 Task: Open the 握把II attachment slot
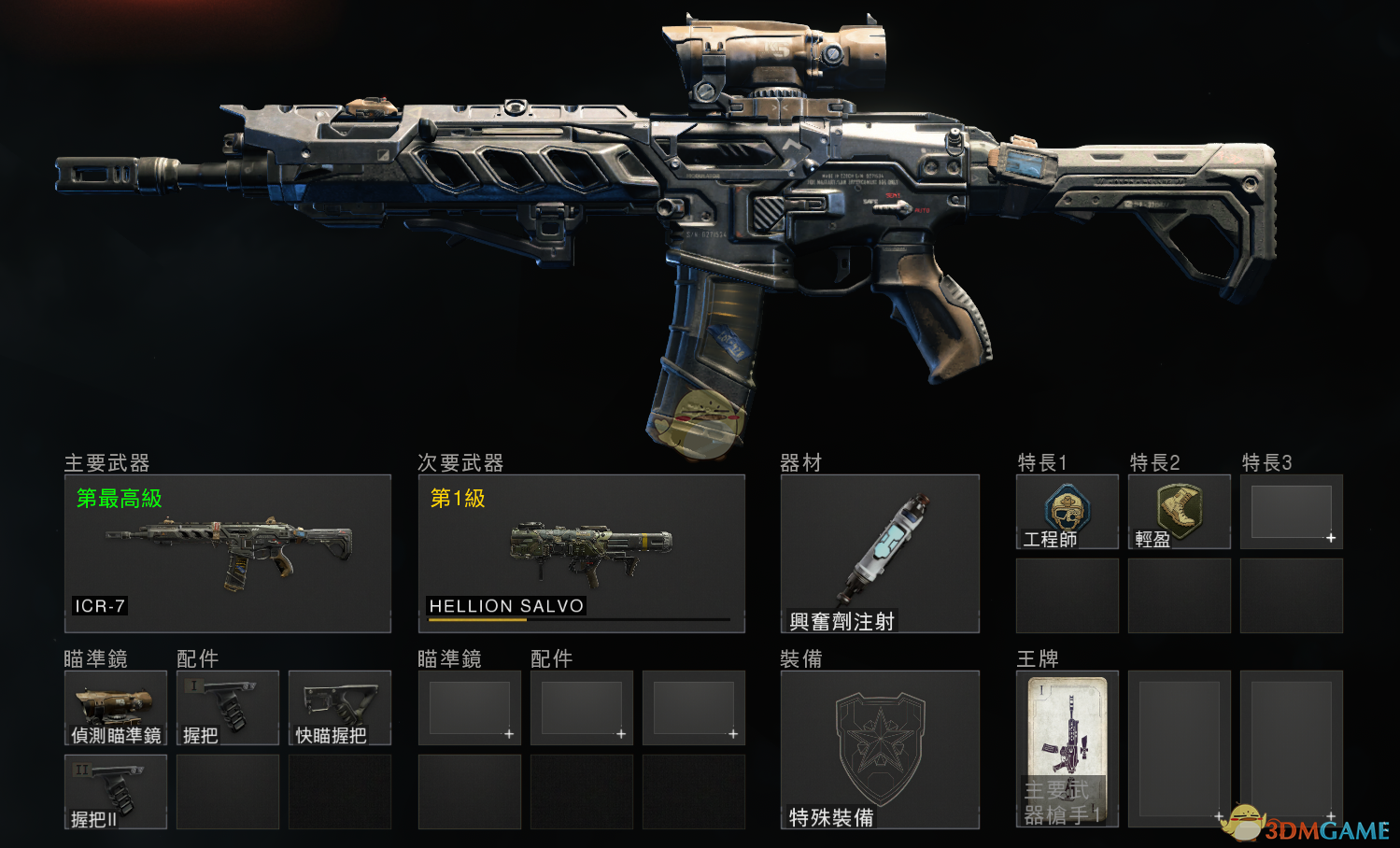pos(116,792)
